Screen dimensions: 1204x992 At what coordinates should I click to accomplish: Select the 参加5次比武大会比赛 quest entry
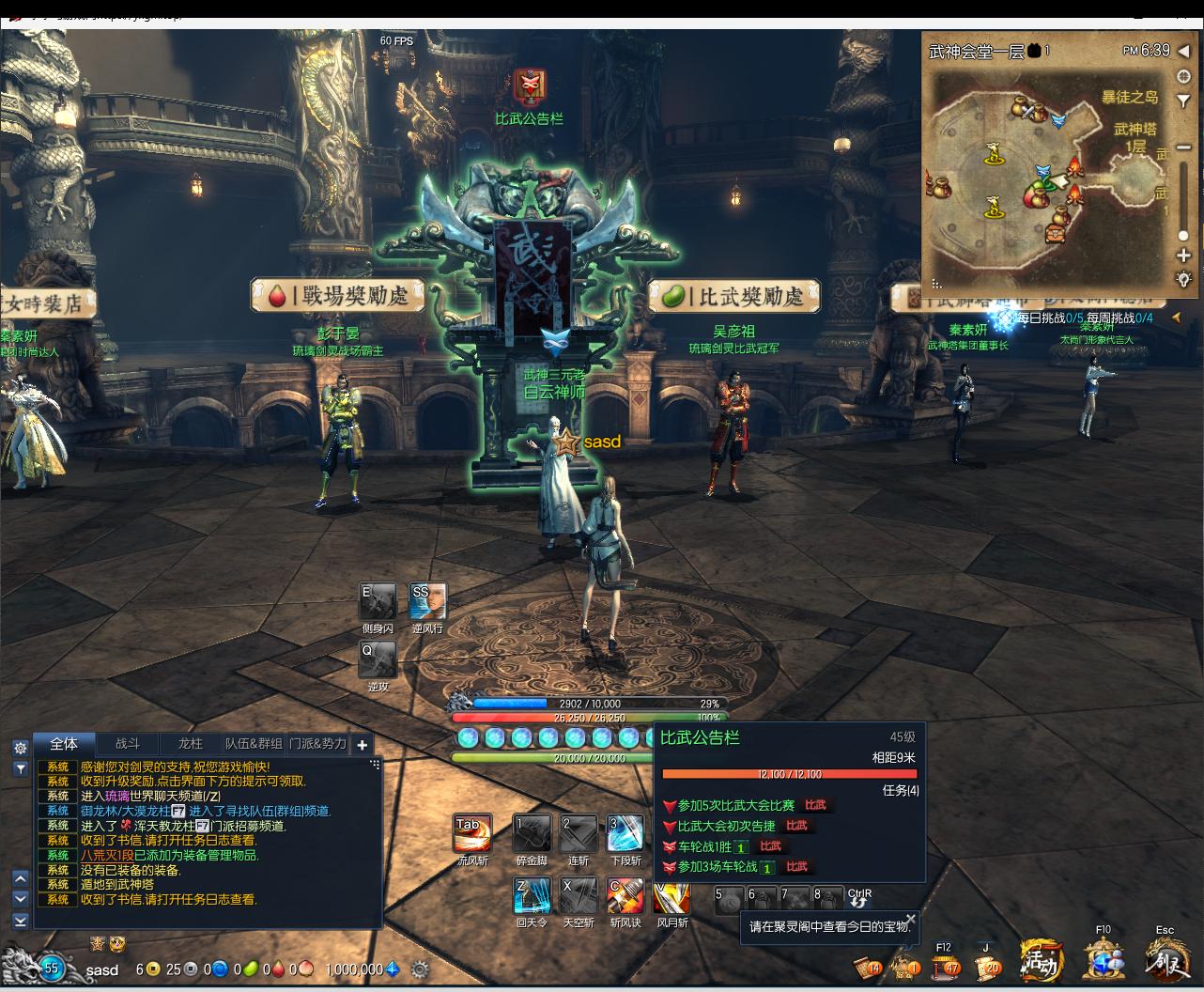735,805
